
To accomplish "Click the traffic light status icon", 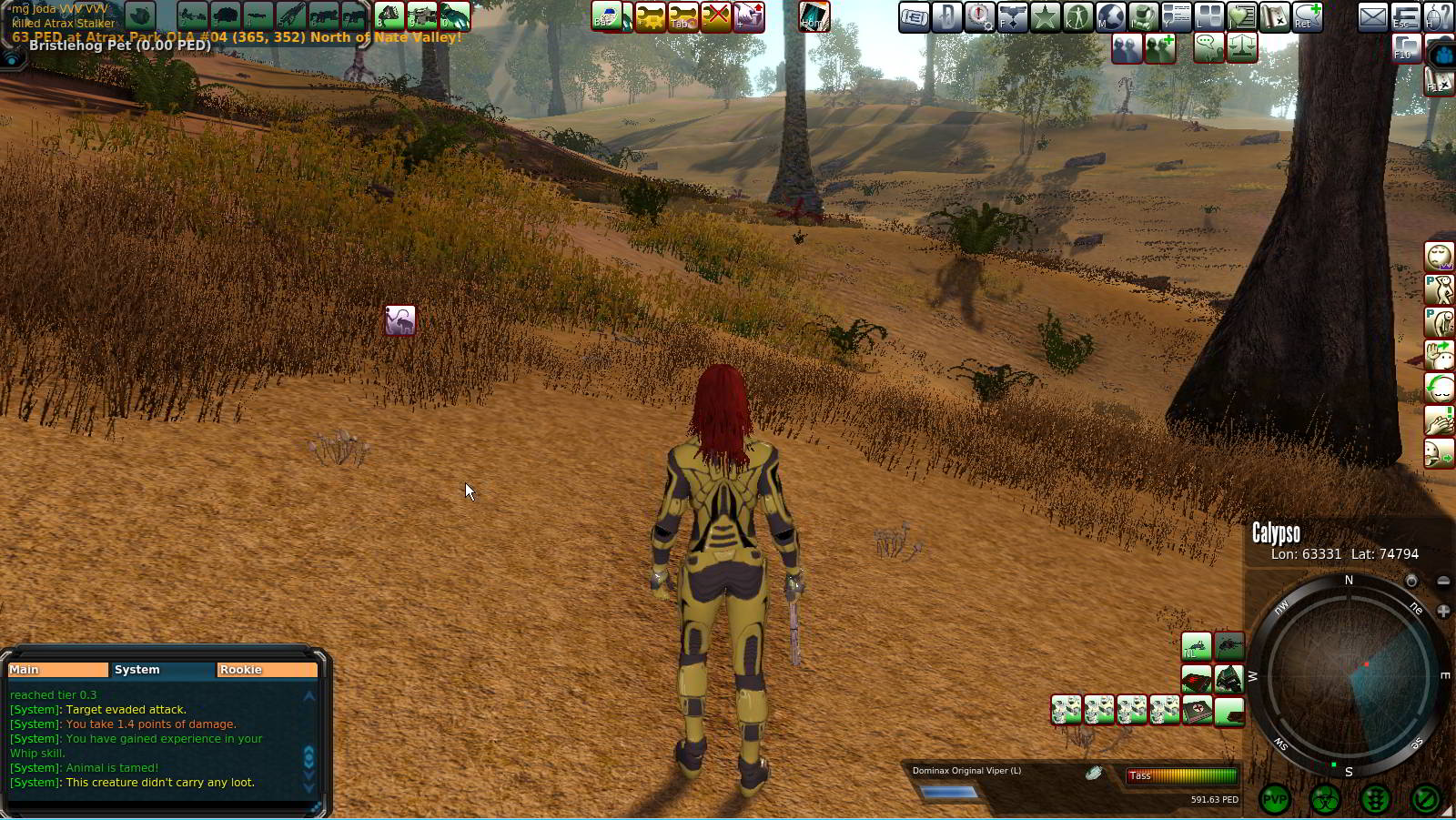I will [1375, 800].
